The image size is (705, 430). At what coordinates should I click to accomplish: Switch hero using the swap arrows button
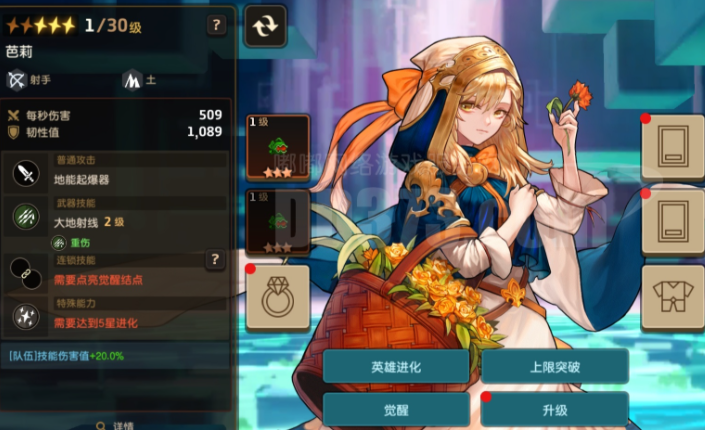[x=265, y=26]
